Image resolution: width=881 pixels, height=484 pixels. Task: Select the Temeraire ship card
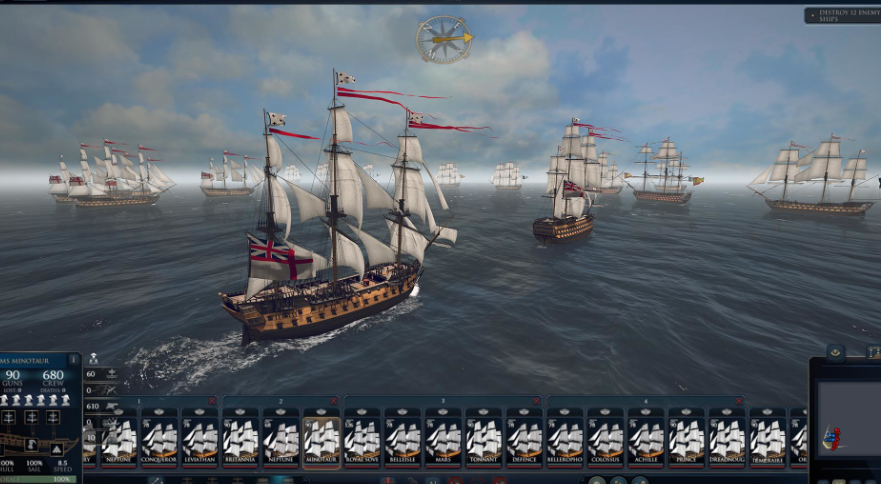point(767,437)
